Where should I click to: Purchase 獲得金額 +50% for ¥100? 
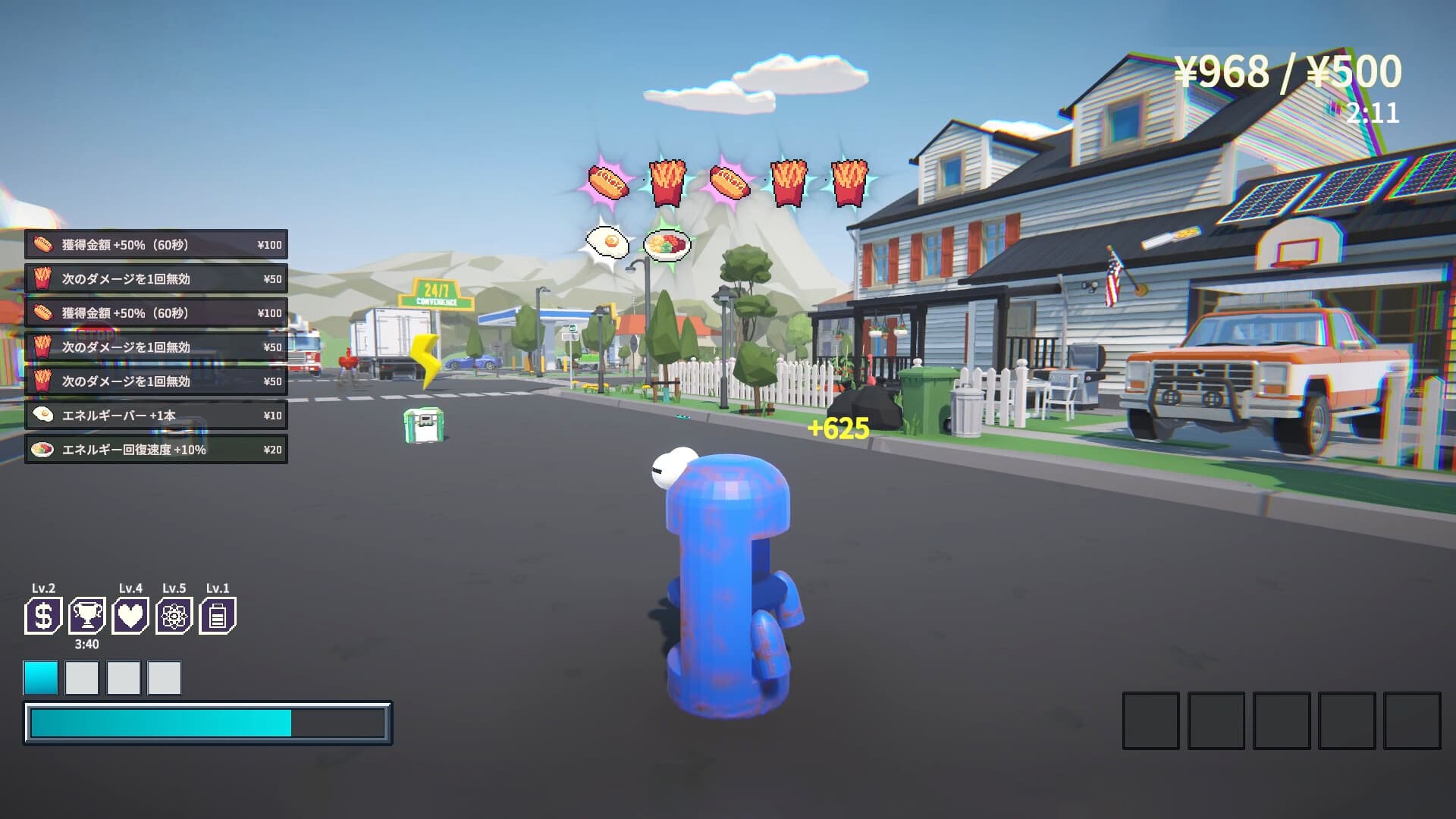coord(155,244)
